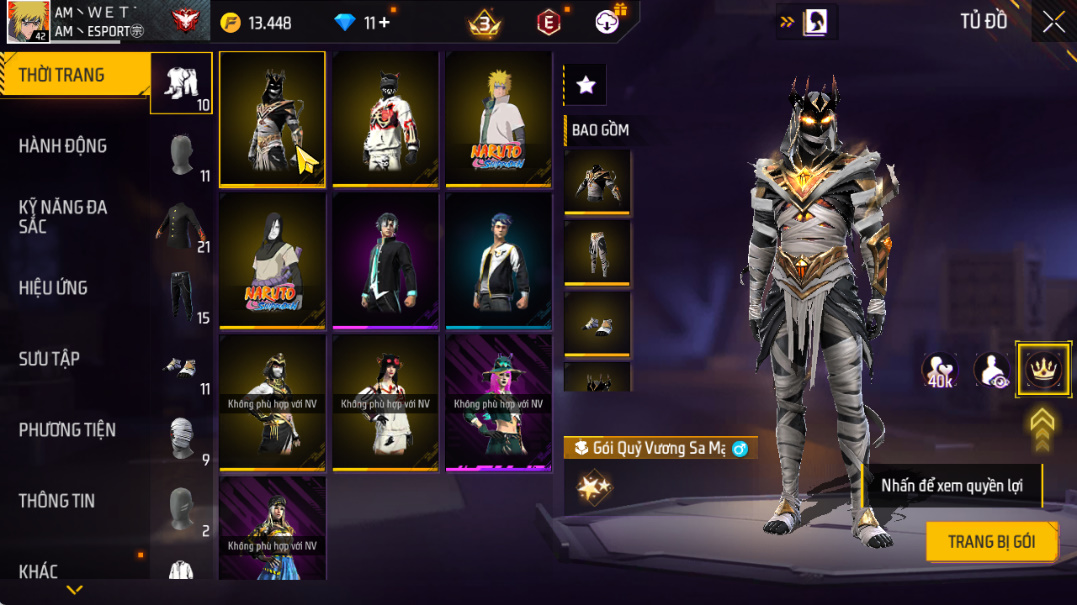This screenshot has width=1077, height=605.
Task: Show the Phương Tiện category
Action: click(67, 430)
